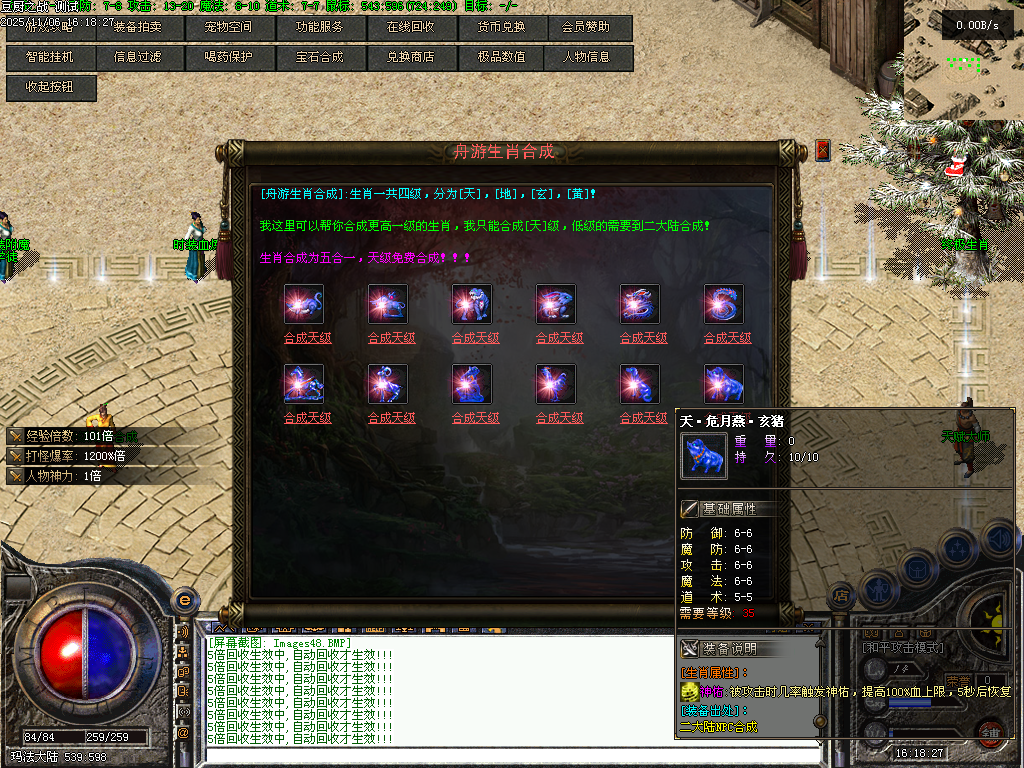This screenshot has width=1024, height=768.
Task: Select the rat zodiac icon
Action: coord(304,304)
